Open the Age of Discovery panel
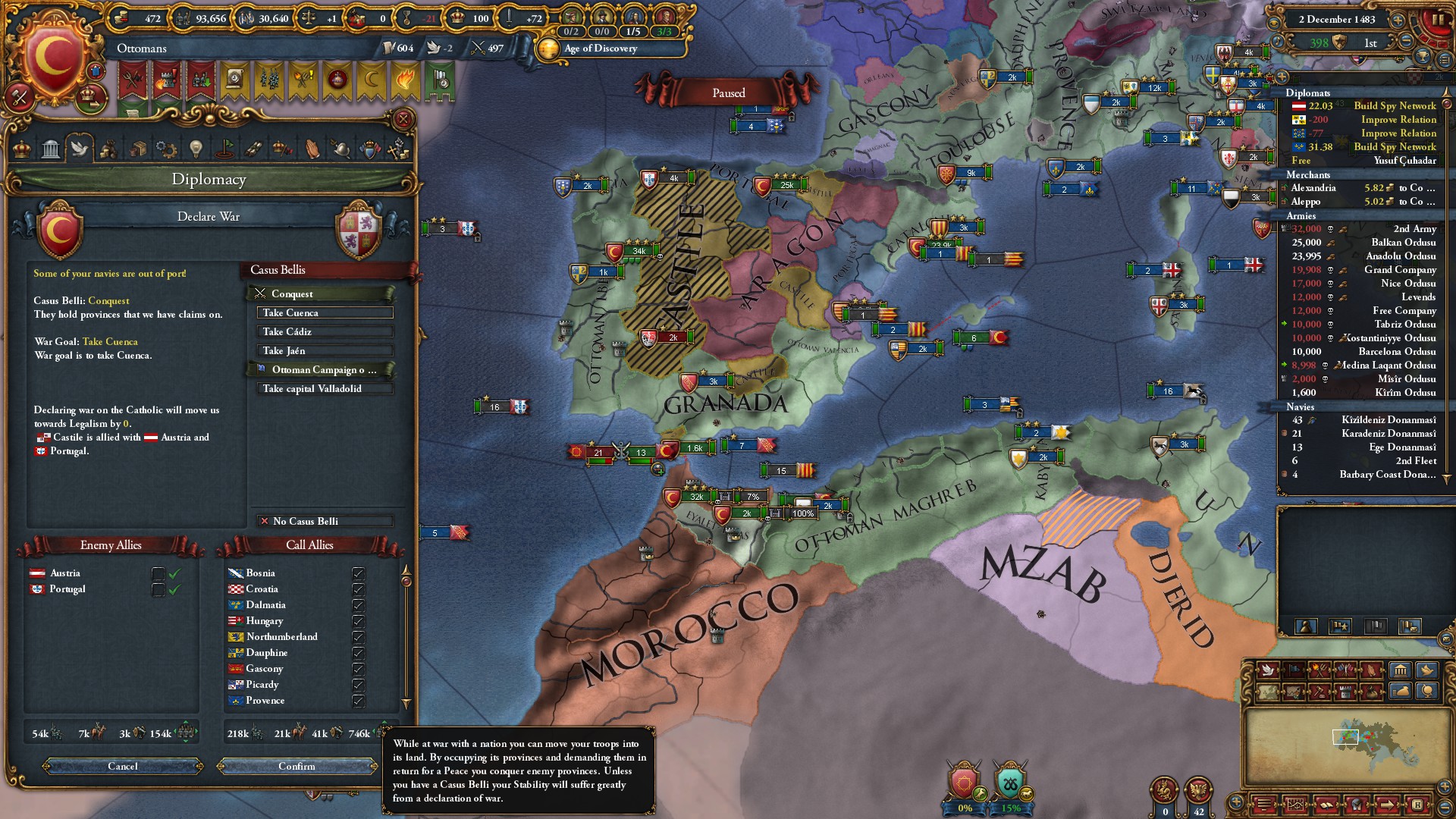 coord(601,49)
